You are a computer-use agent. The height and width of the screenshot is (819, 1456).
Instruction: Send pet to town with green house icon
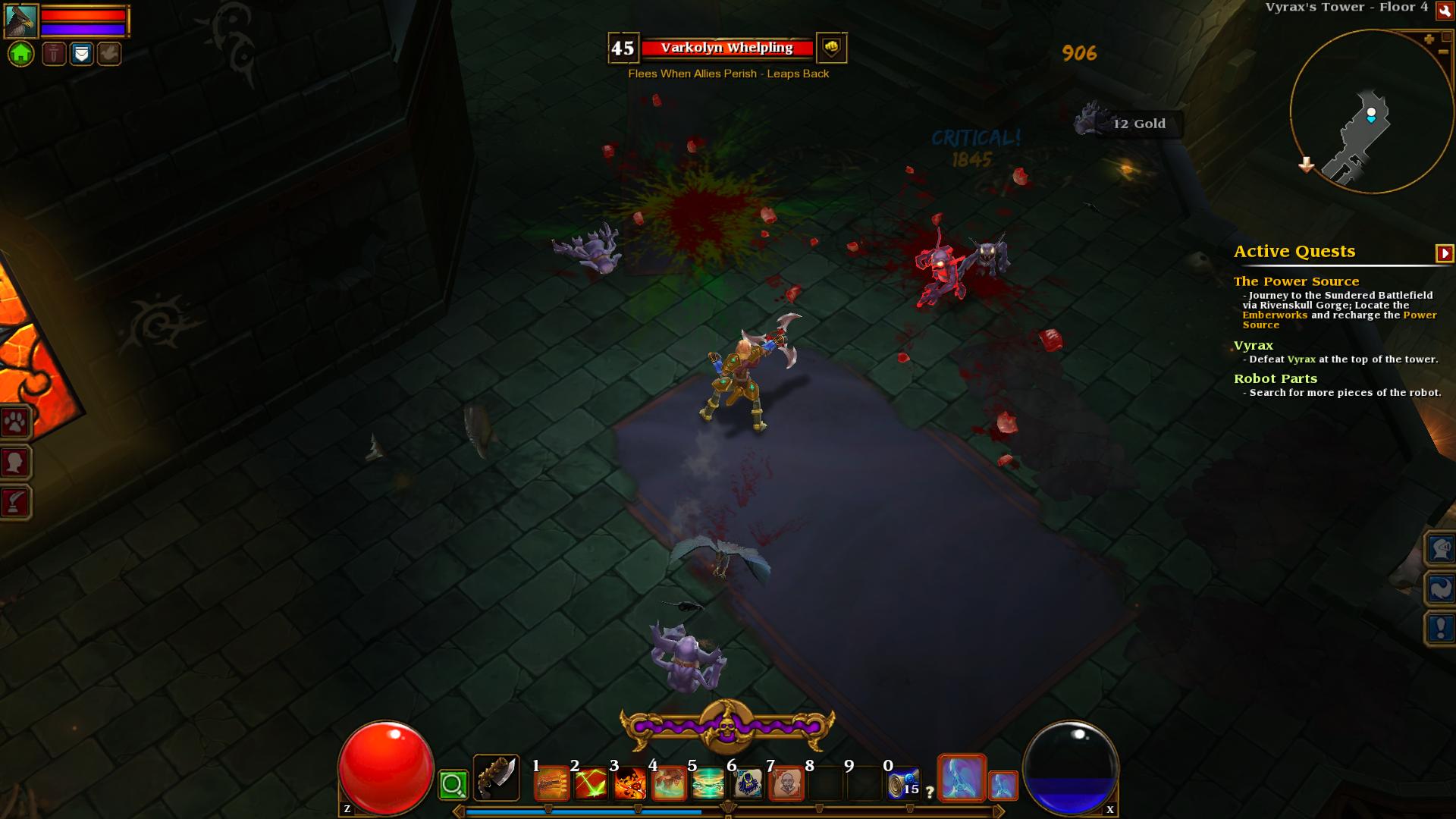tap(21, 54)
